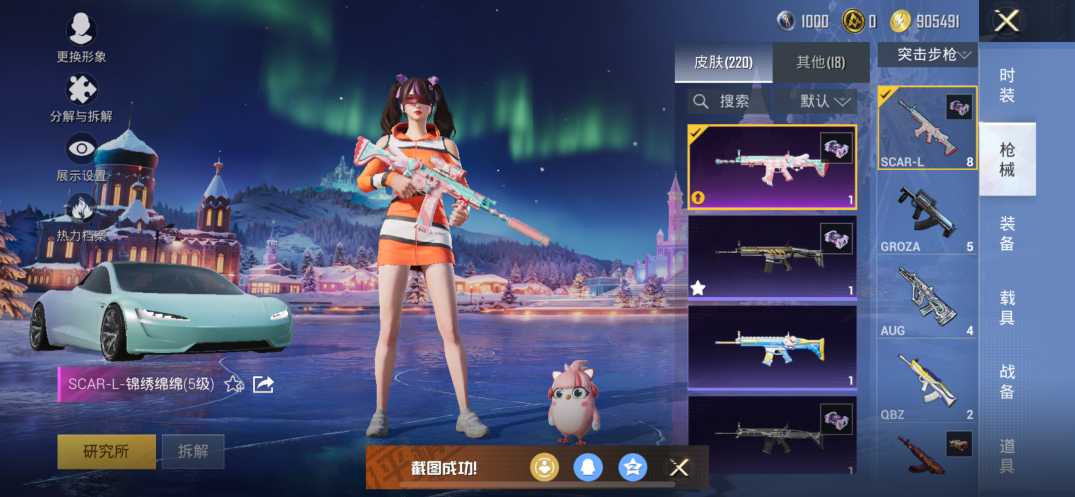Open 更换形象 to change the character appearance

coord(81,31)
